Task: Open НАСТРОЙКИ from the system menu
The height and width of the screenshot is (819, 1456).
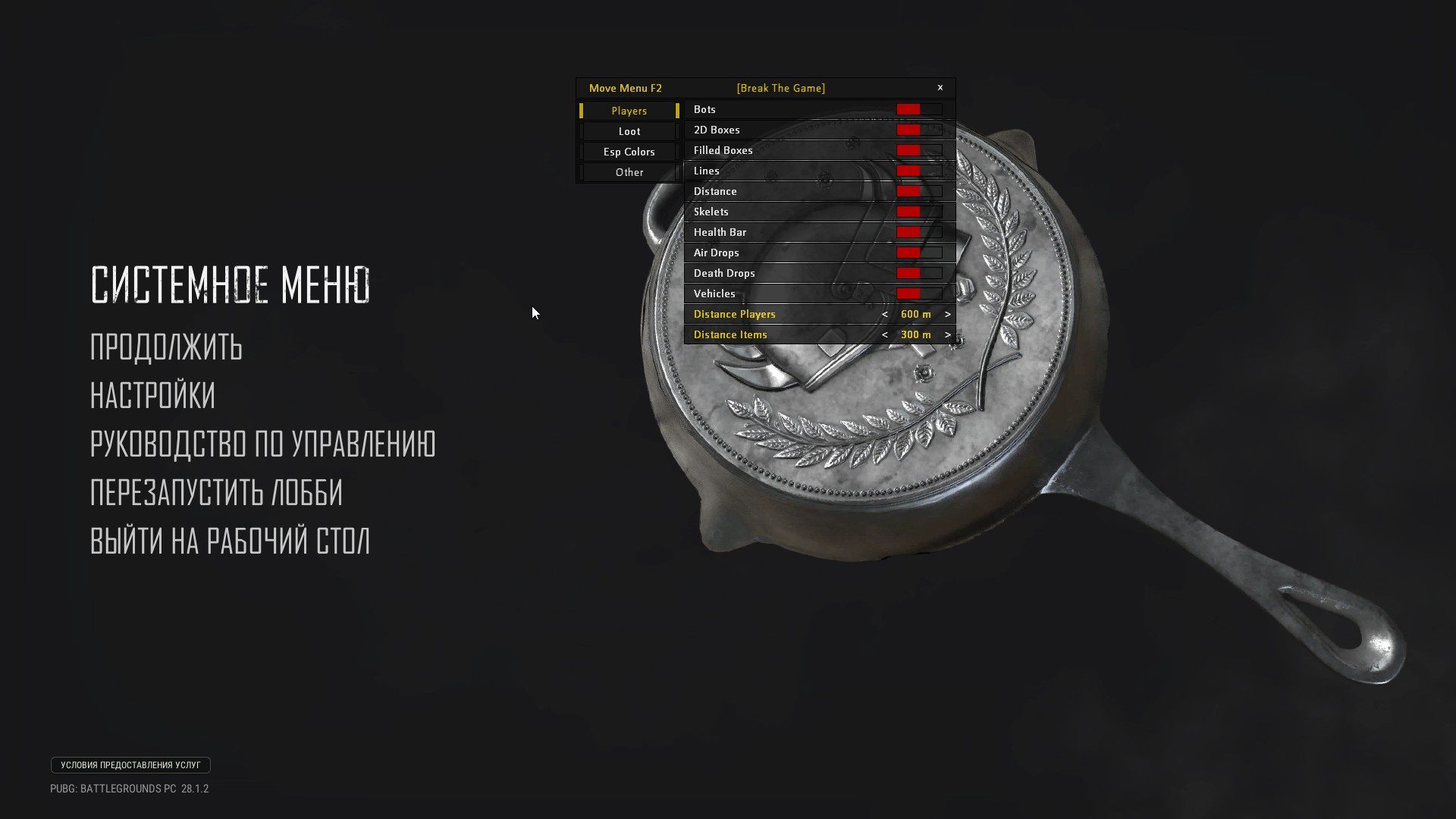Action: (152, 396)
